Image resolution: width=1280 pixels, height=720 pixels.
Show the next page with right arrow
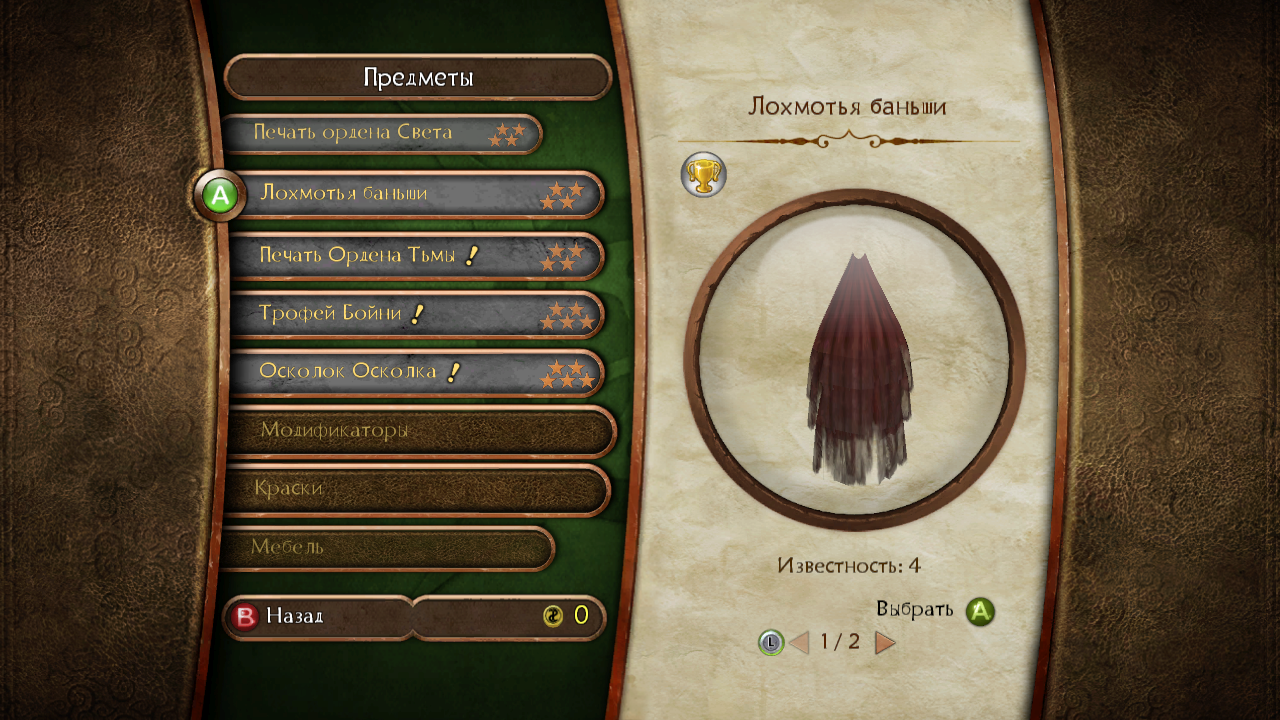(x=885, y=642)
